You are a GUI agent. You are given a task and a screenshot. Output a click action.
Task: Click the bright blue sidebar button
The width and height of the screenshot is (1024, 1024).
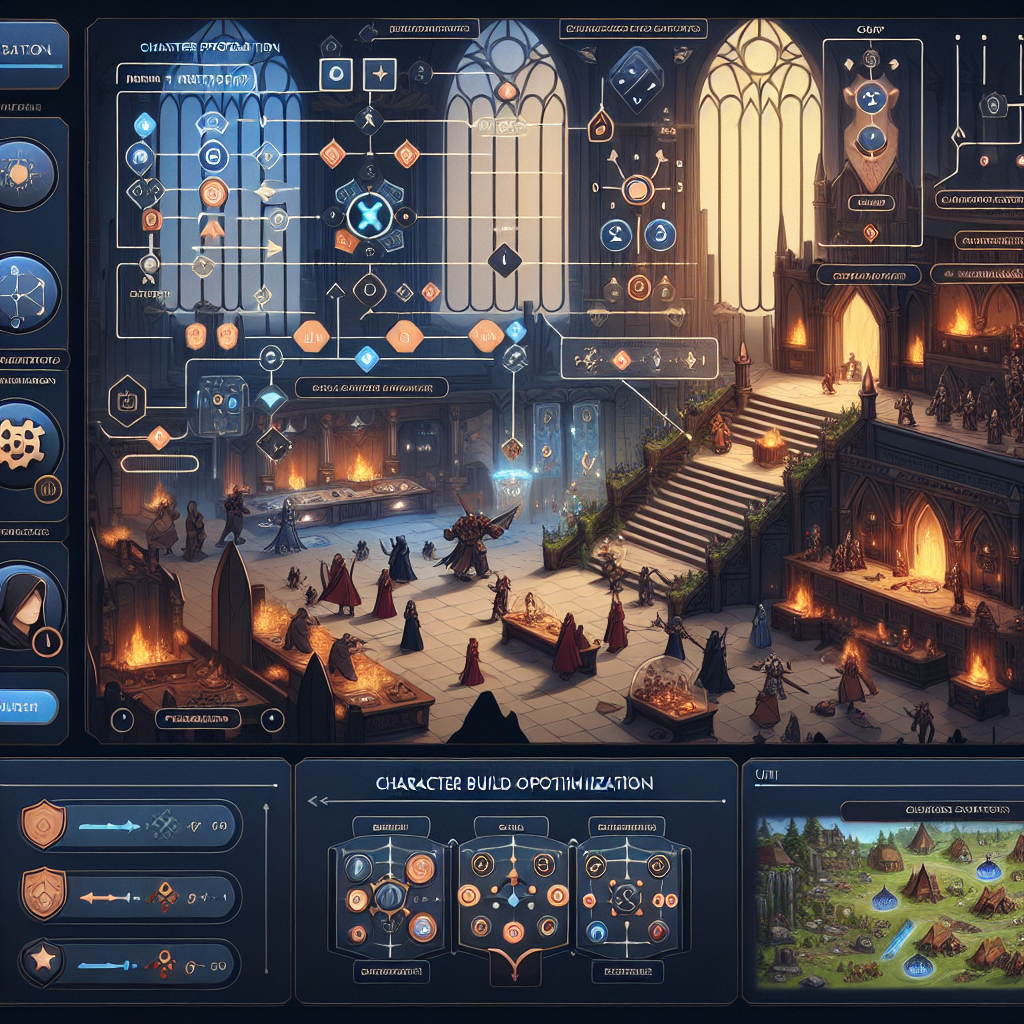click(x=28, y=707)
